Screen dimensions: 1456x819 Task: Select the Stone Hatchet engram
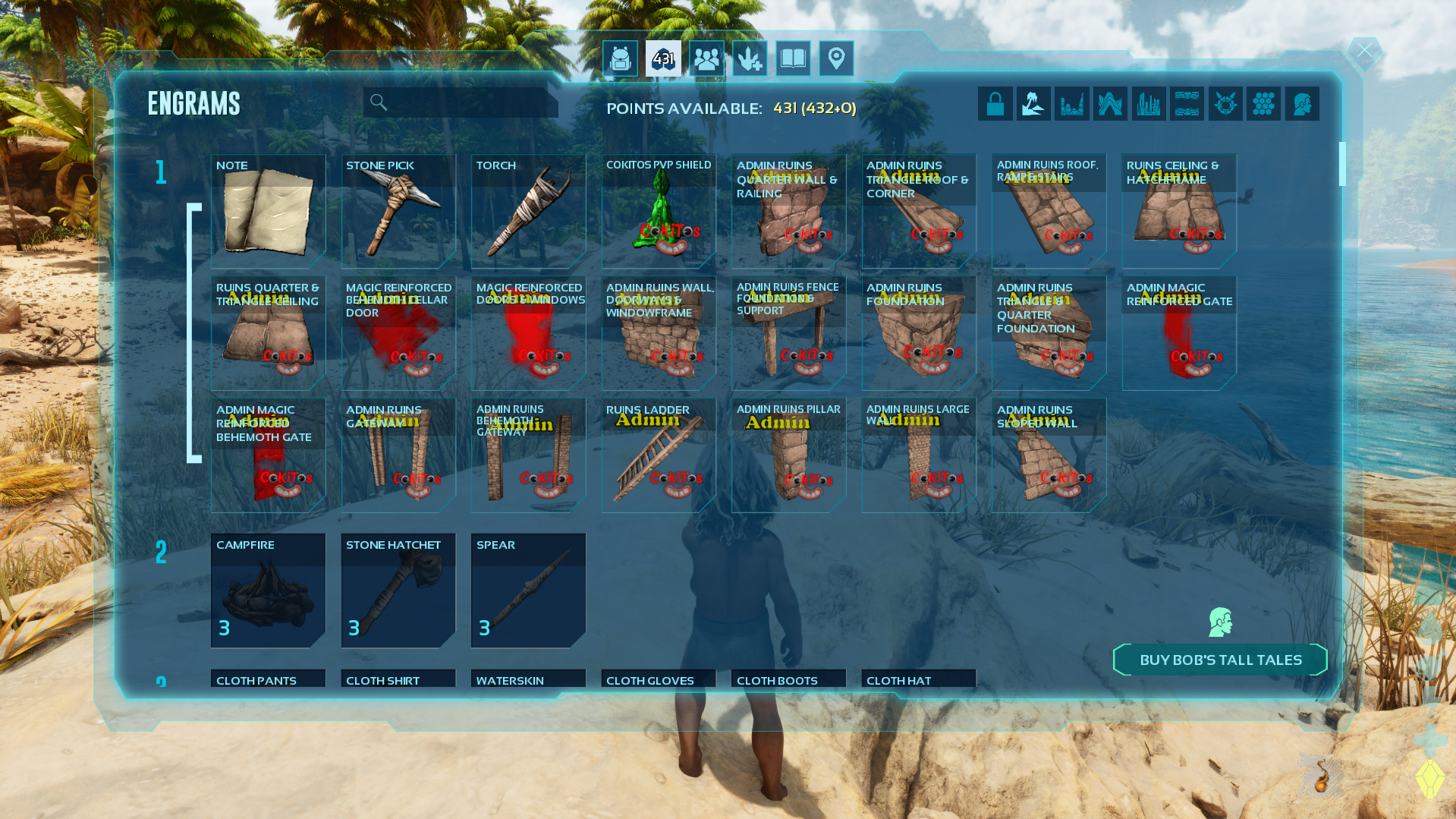398,591
